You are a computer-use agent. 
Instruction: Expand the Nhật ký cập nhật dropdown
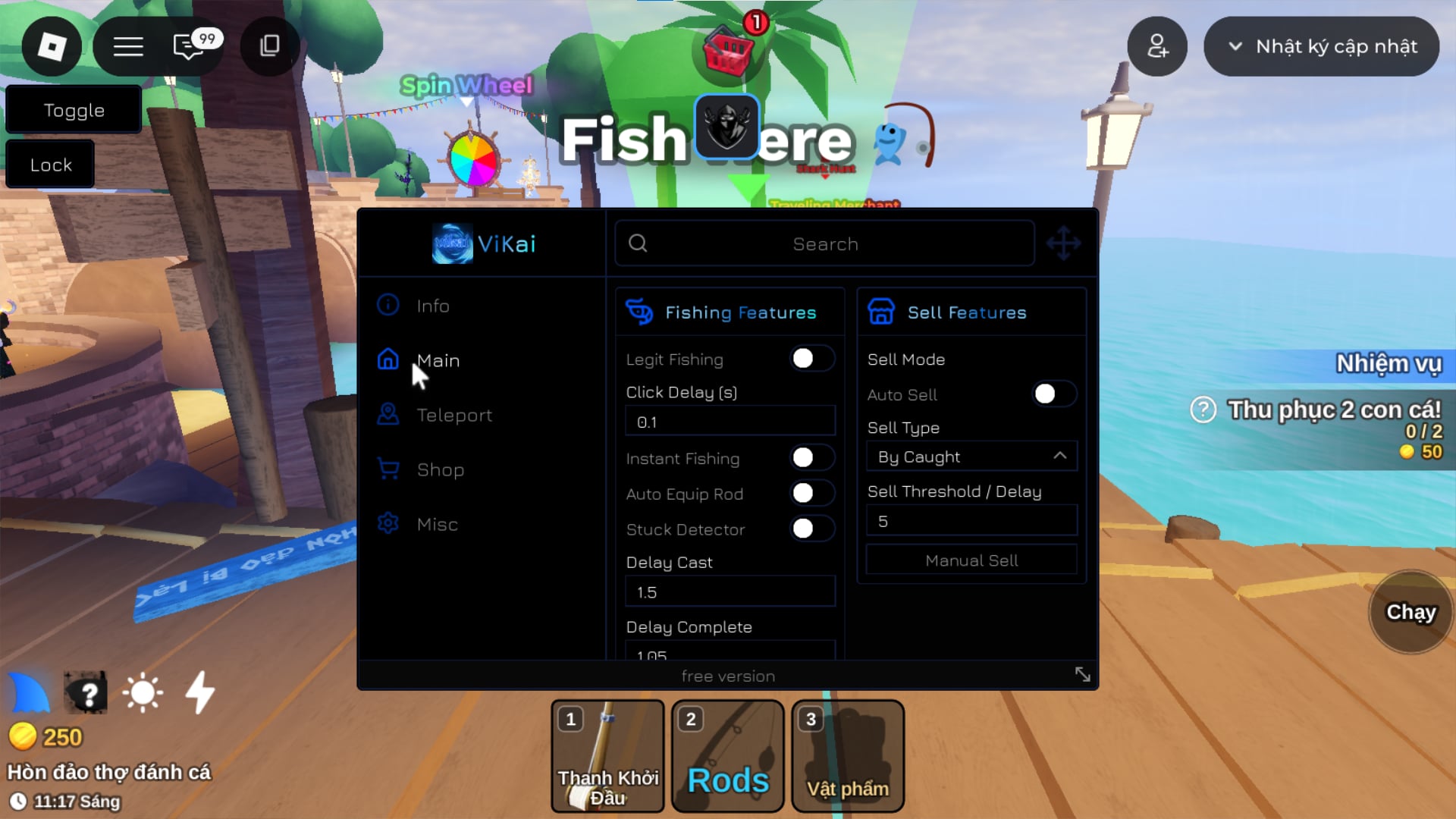(1321, 47)
